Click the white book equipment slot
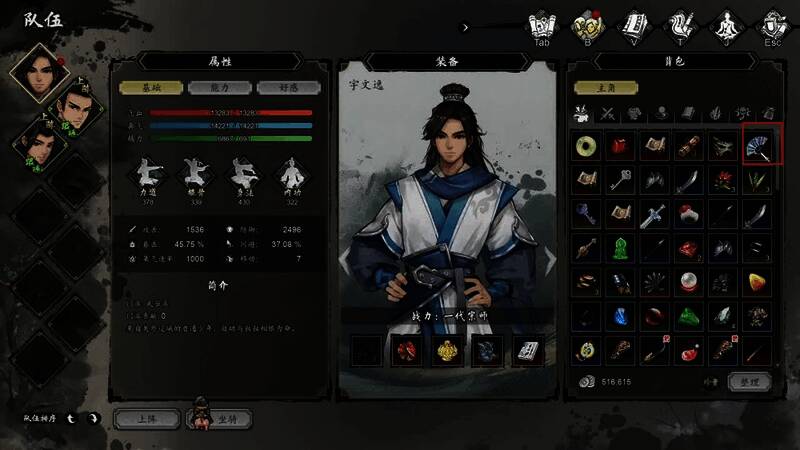Image resolution: width=800 pixels, height=450 pixels. click(x=528, y=351)
